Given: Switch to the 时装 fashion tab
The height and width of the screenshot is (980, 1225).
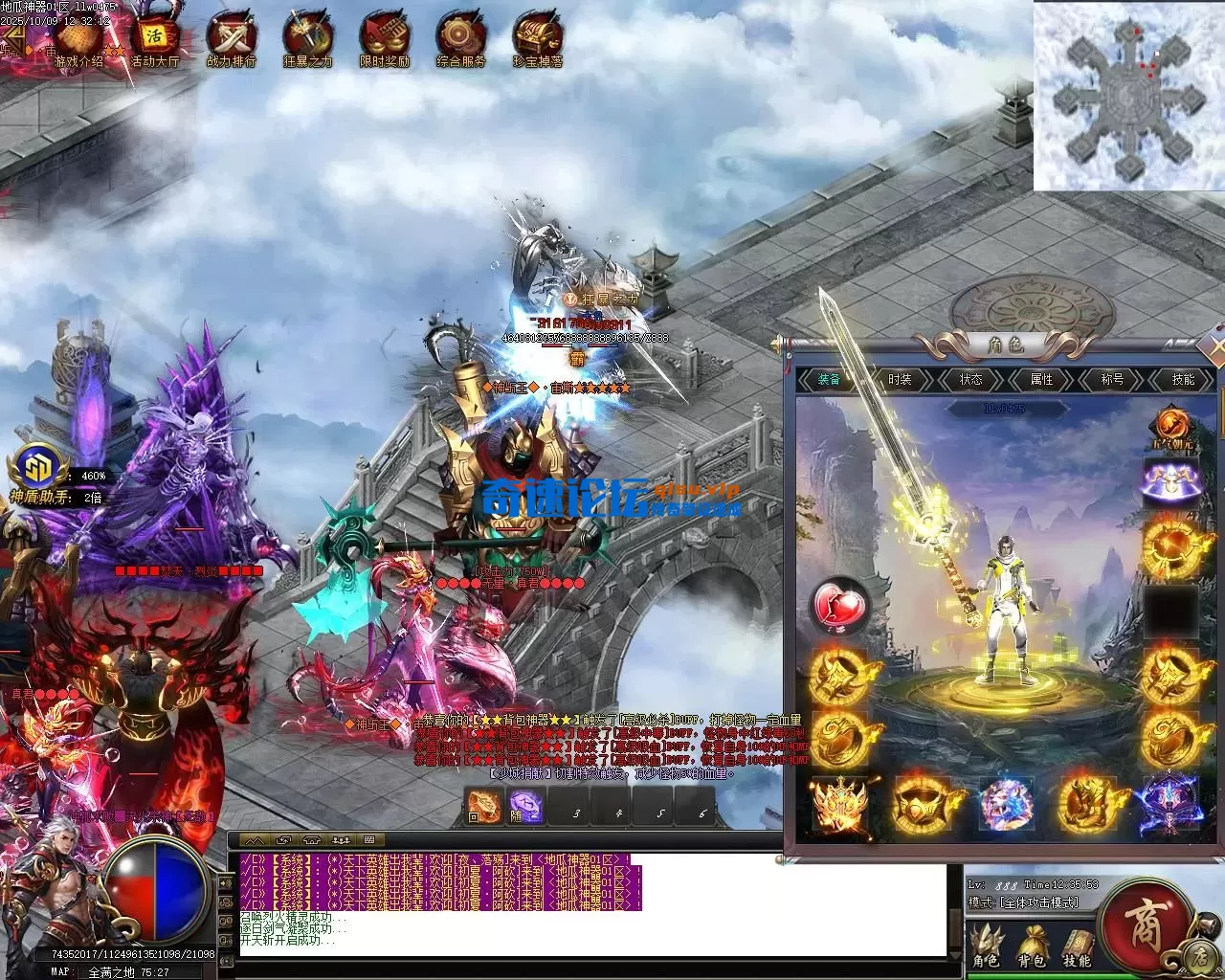Looking at the screenshot, I should [x=900, y=380].
